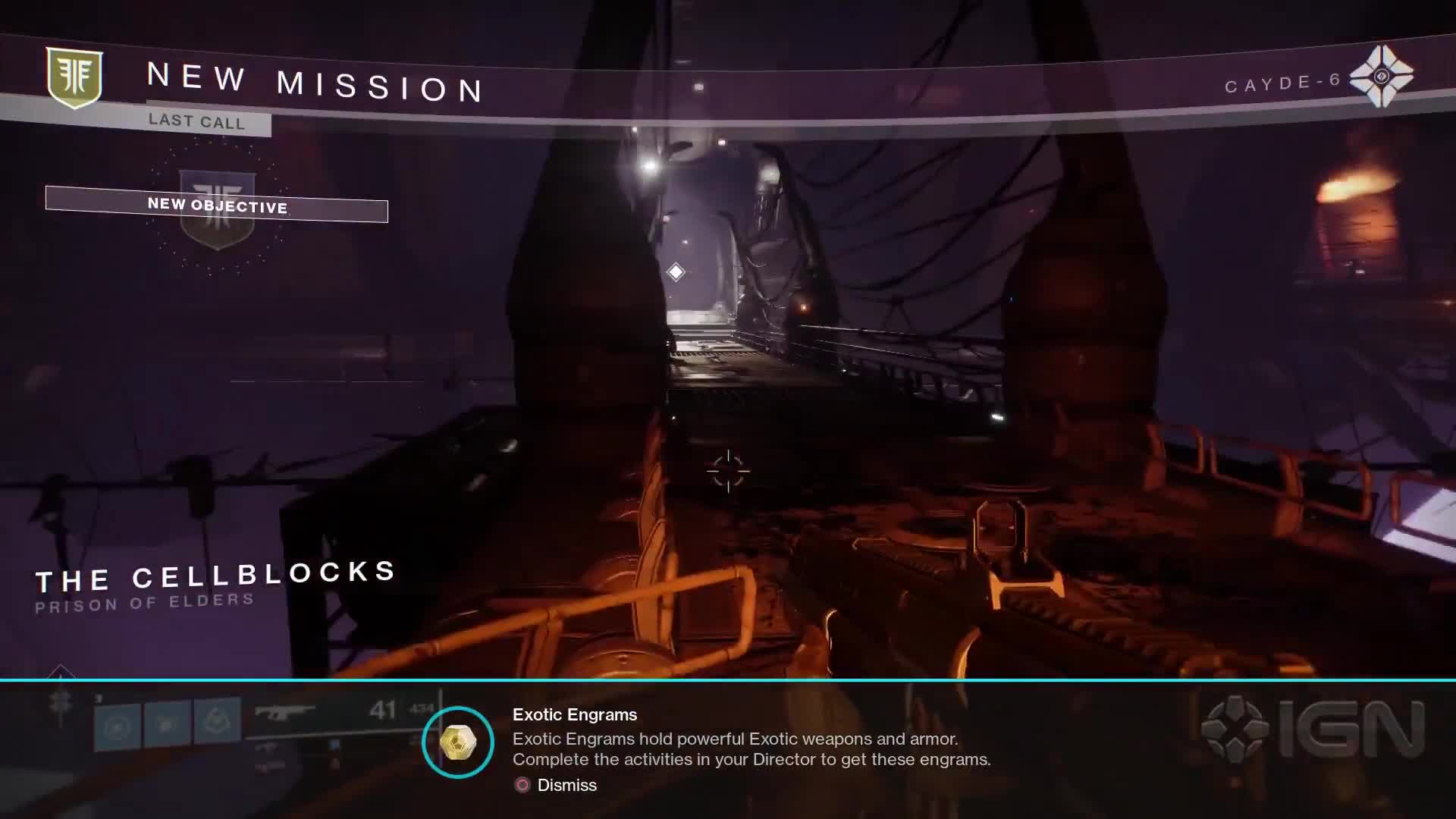This screenshot has height=819, width=1456.
Task: Select the Ghost icon next to Cayde-6
Action: pyautogui.click(x=1382, y=76)
